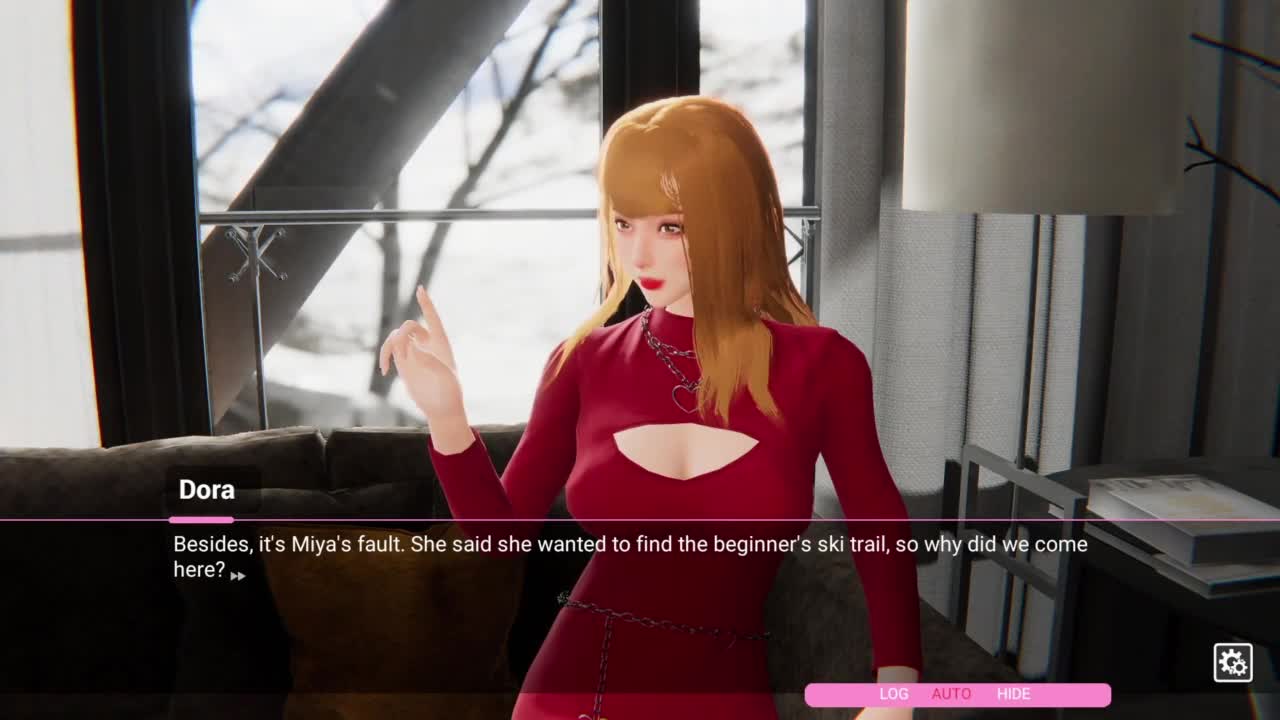This screenshot has height=720, width=1280.
Task: Open the dialogue LOG
Action: 893,694
